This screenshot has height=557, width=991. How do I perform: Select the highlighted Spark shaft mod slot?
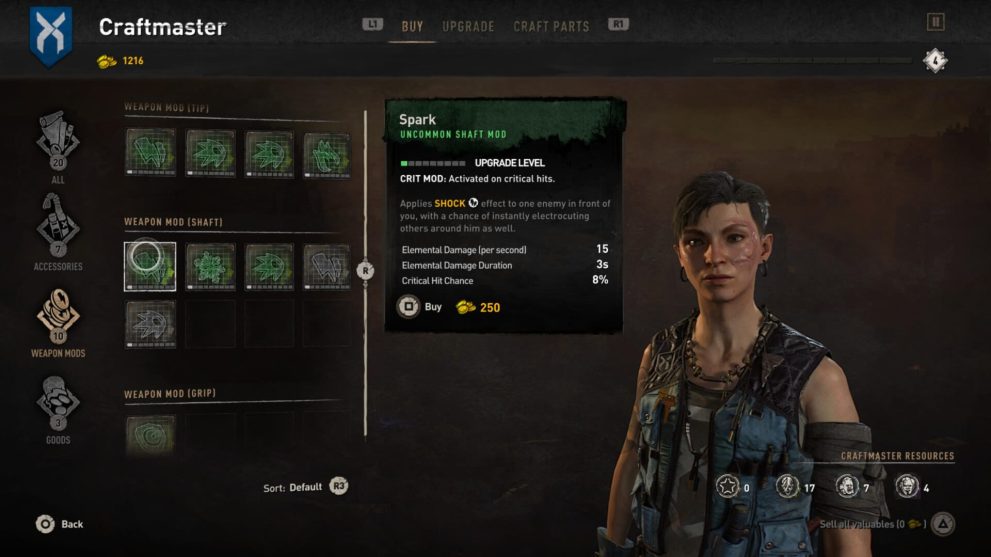[x=150, y=266]
